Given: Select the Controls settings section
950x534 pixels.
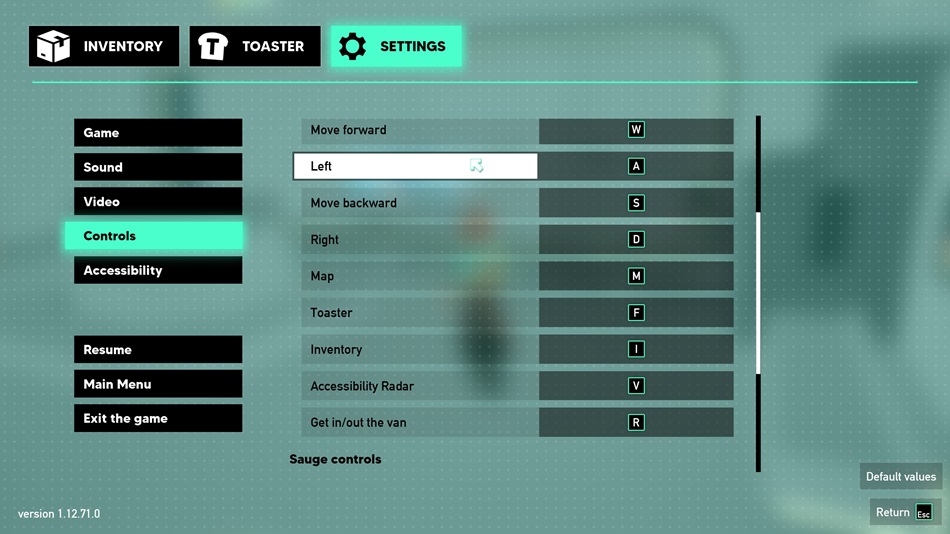Looking at the screenshot, I should [154, 236].
